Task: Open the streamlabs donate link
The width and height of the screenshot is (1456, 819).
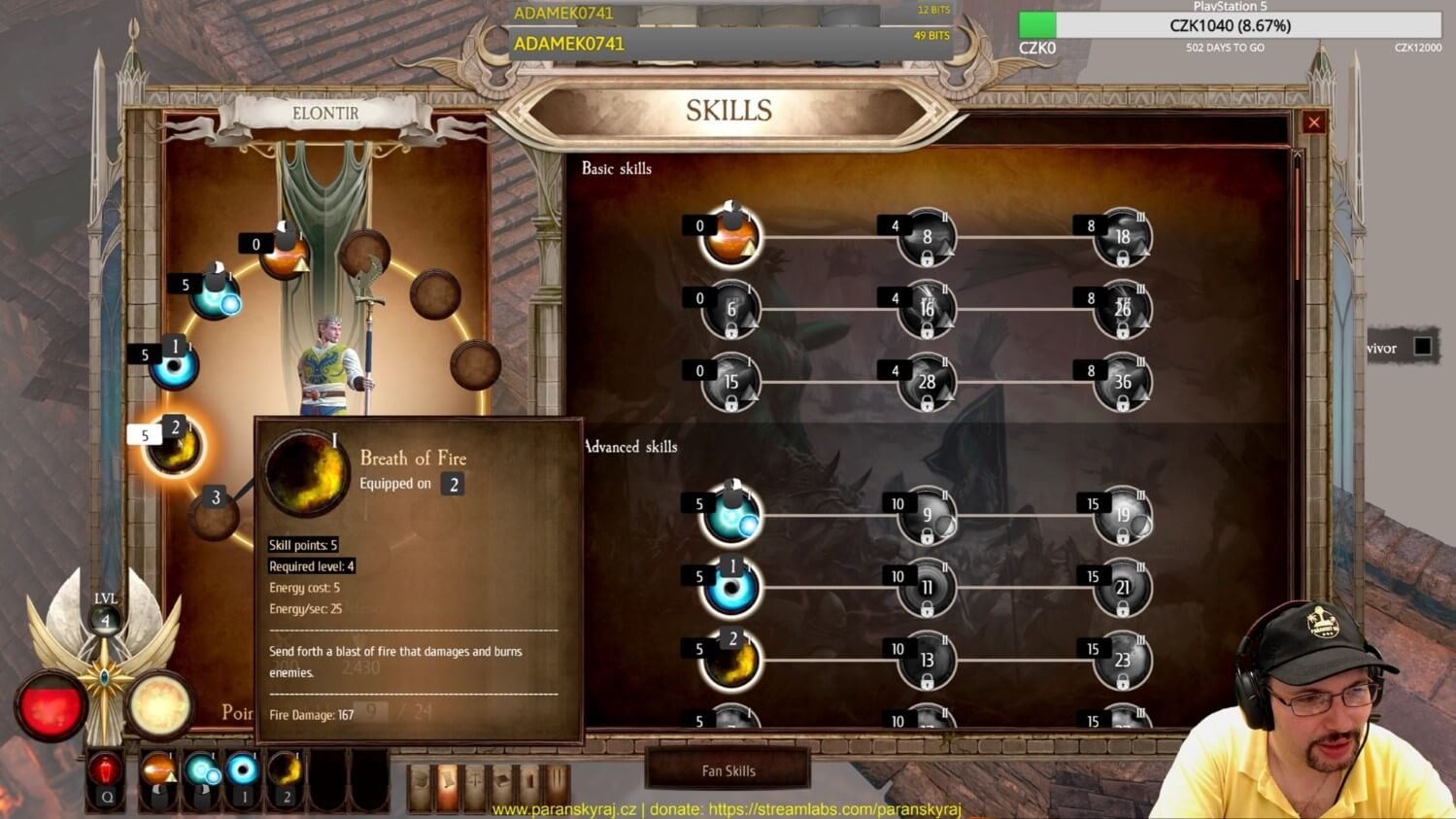Action: coord(834,809)
